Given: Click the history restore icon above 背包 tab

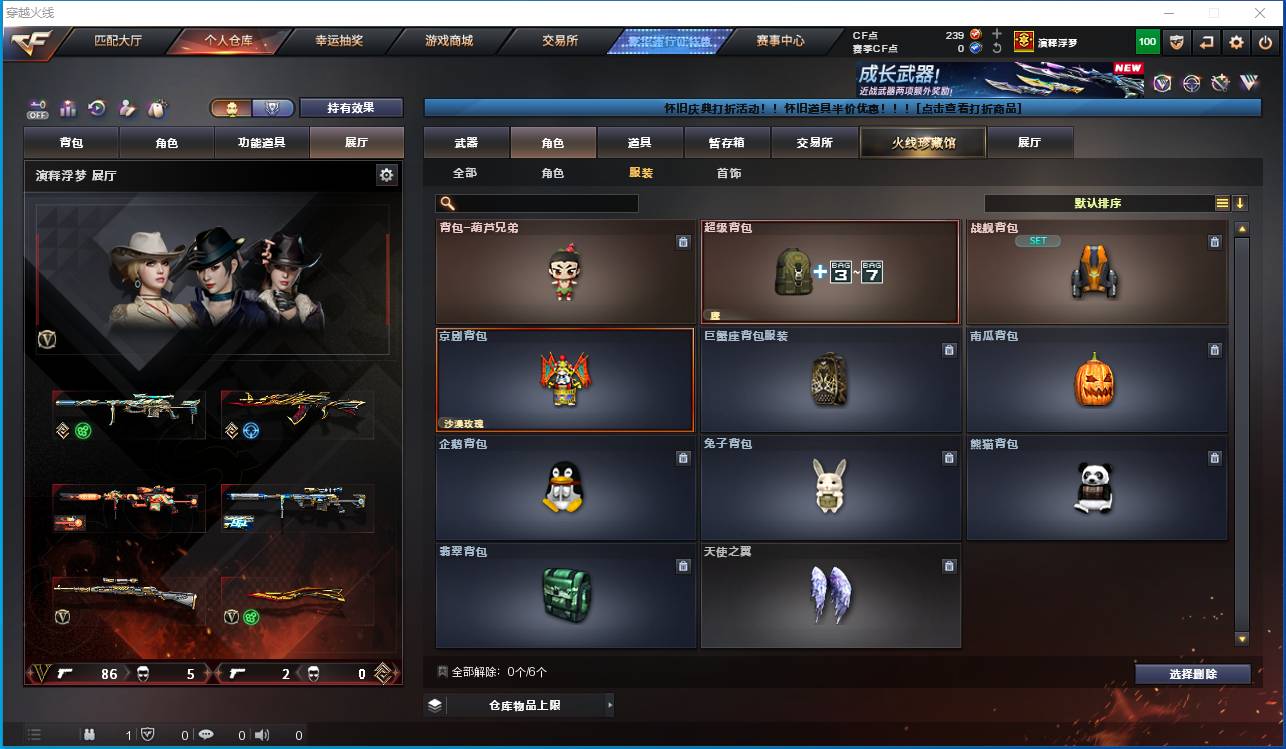Looking at the screenshot, I should pyautogui.click(x=97, y=108).
